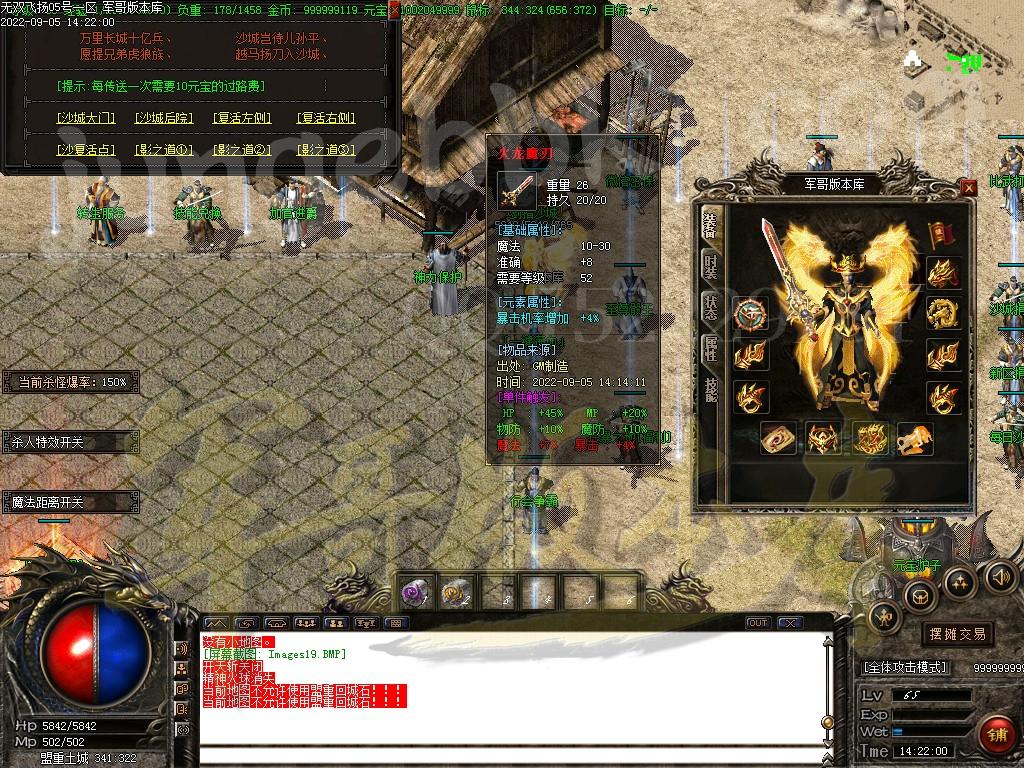Choose the 沙城后院 teleport option

165,118
